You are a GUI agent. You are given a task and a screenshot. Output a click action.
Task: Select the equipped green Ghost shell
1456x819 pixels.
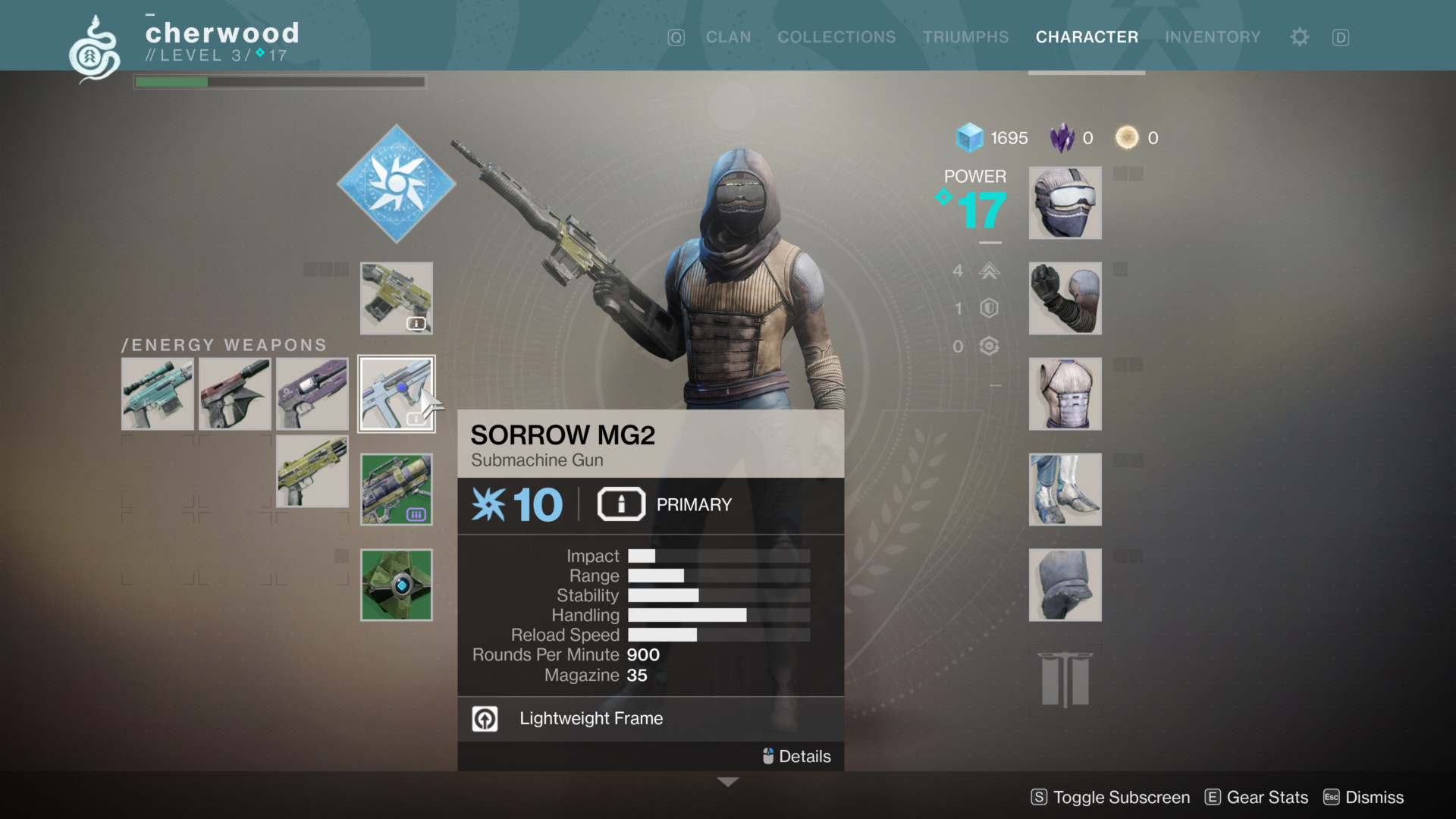395,584
